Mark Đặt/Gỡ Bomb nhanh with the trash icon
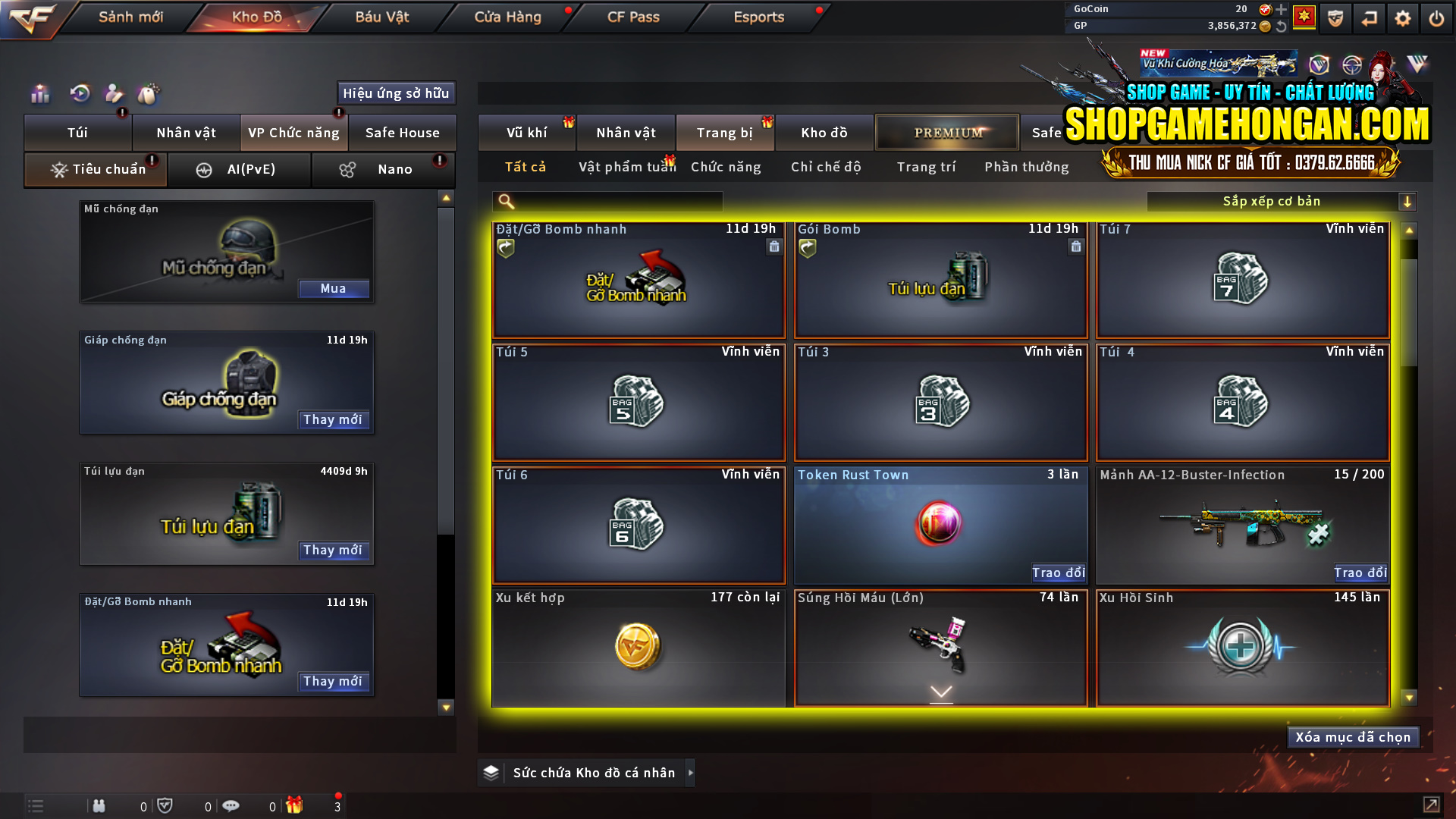Image resolution: width=1456 pixels, height=819 pixels. pyautogui.click(x=773, y=247)
